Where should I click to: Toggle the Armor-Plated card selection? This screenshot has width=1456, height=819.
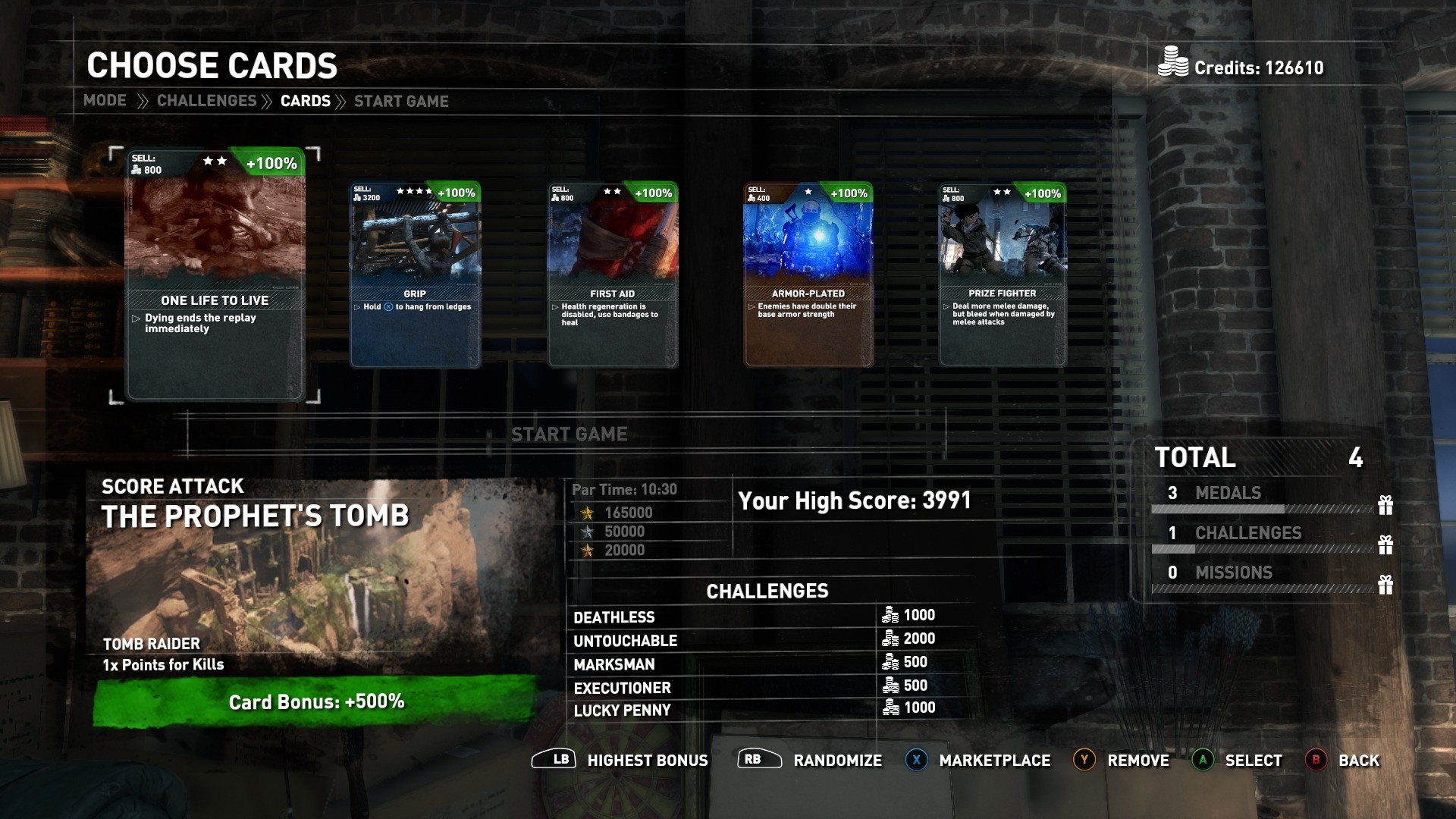[x=807, y=273]
